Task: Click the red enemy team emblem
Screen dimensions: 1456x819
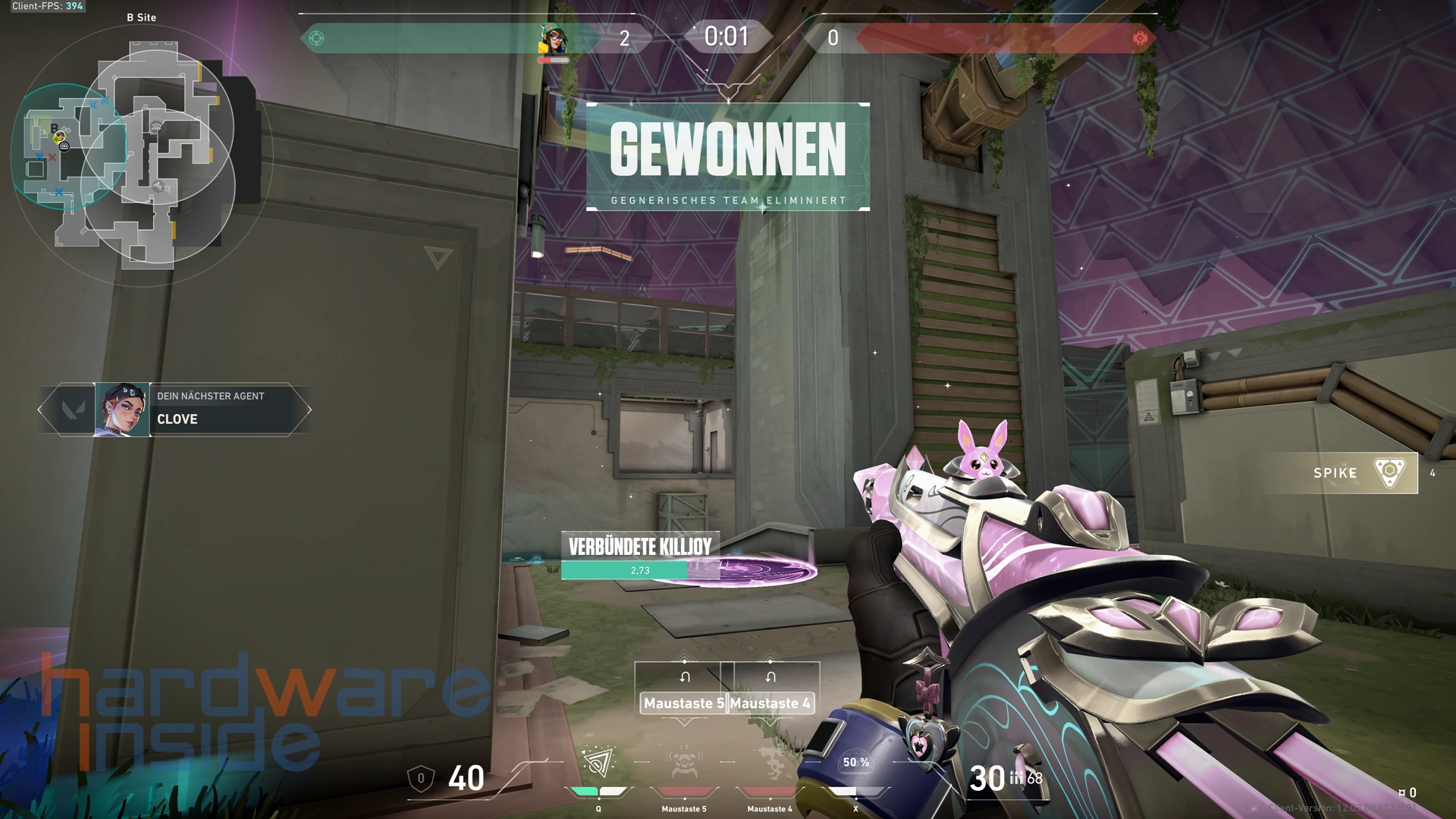Action: pos(1139,38)
